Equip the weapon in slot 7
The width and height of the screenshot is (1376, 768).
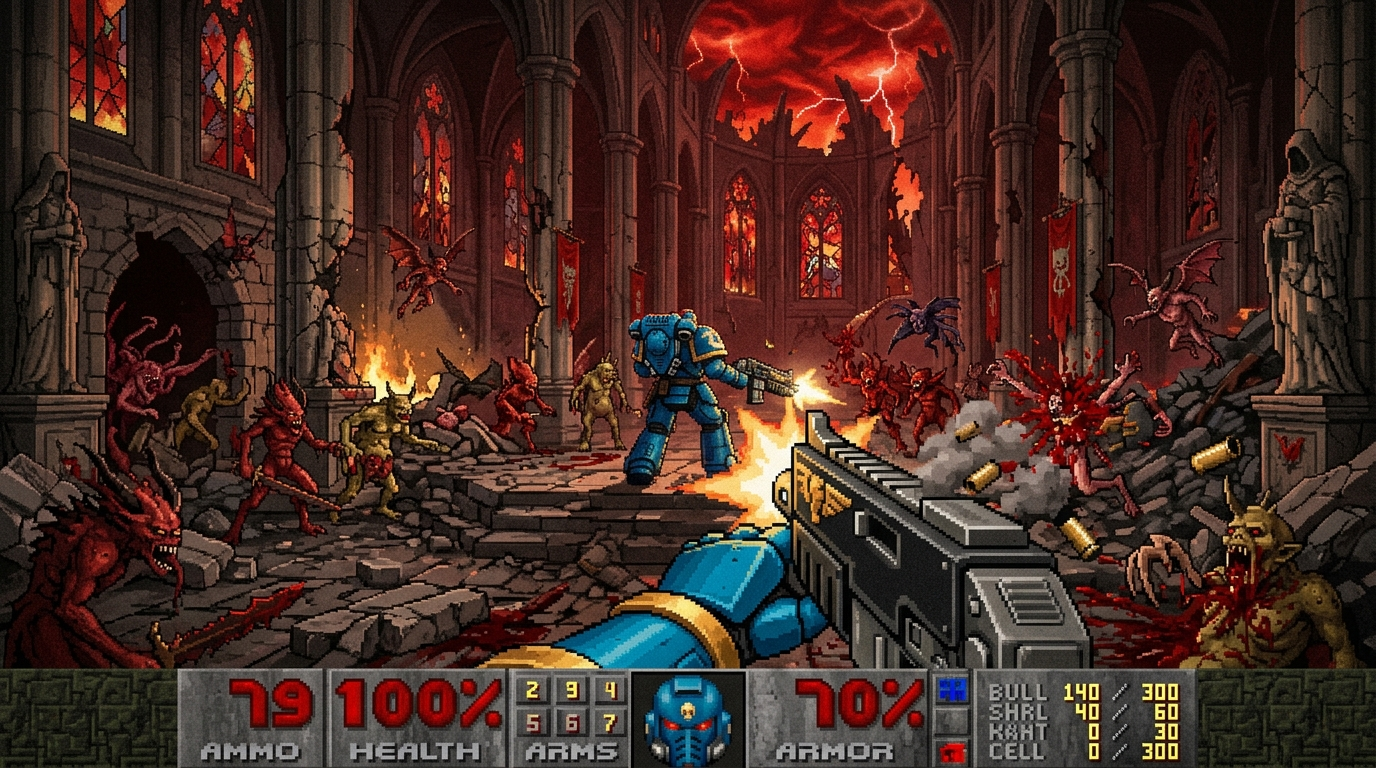point(610,723)
